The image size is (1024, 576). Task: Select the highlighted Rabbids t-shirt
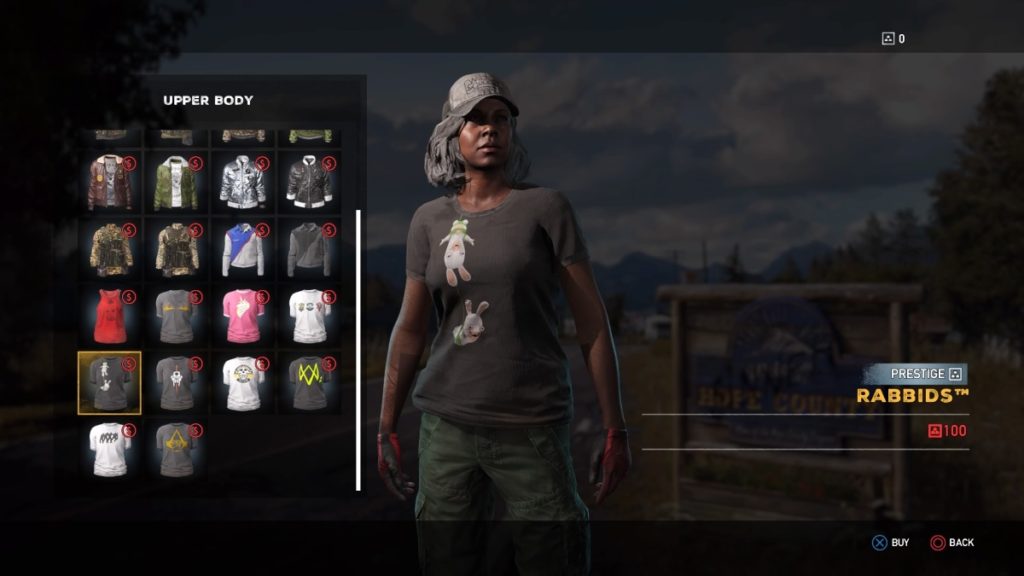click(110, 382)
